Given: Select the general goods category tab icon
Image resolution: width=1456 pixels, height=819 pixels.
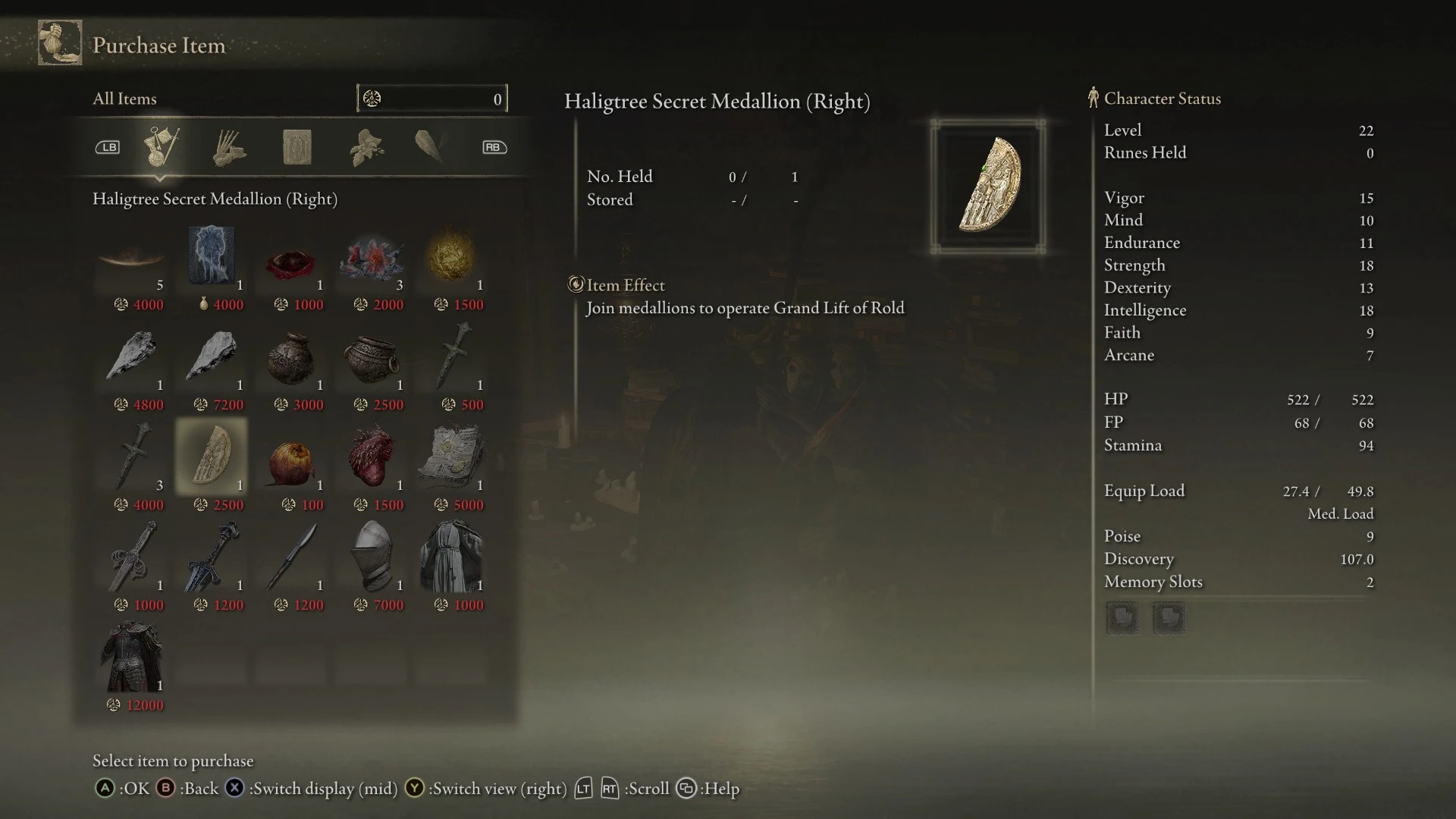Looking at the screenshot, I should (162, 146).
